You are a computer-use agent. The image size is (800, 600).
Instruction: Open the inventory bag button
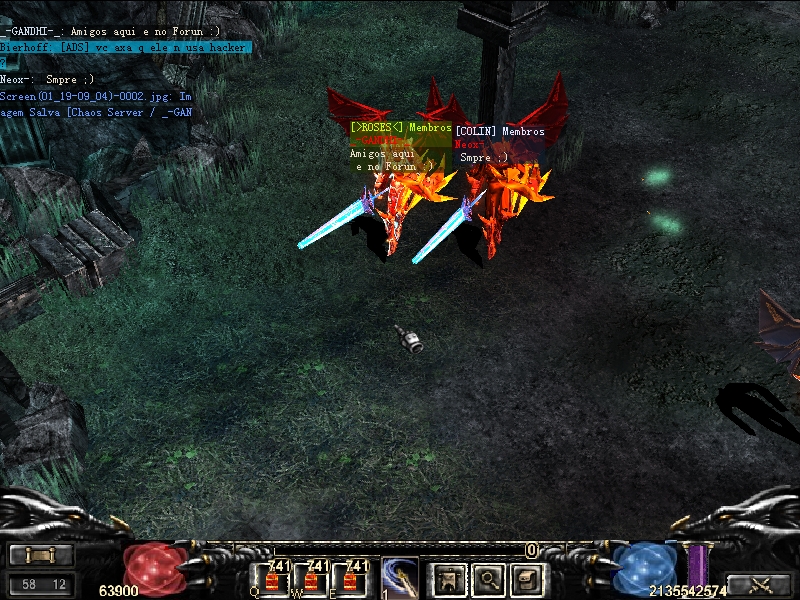[527, 578]
